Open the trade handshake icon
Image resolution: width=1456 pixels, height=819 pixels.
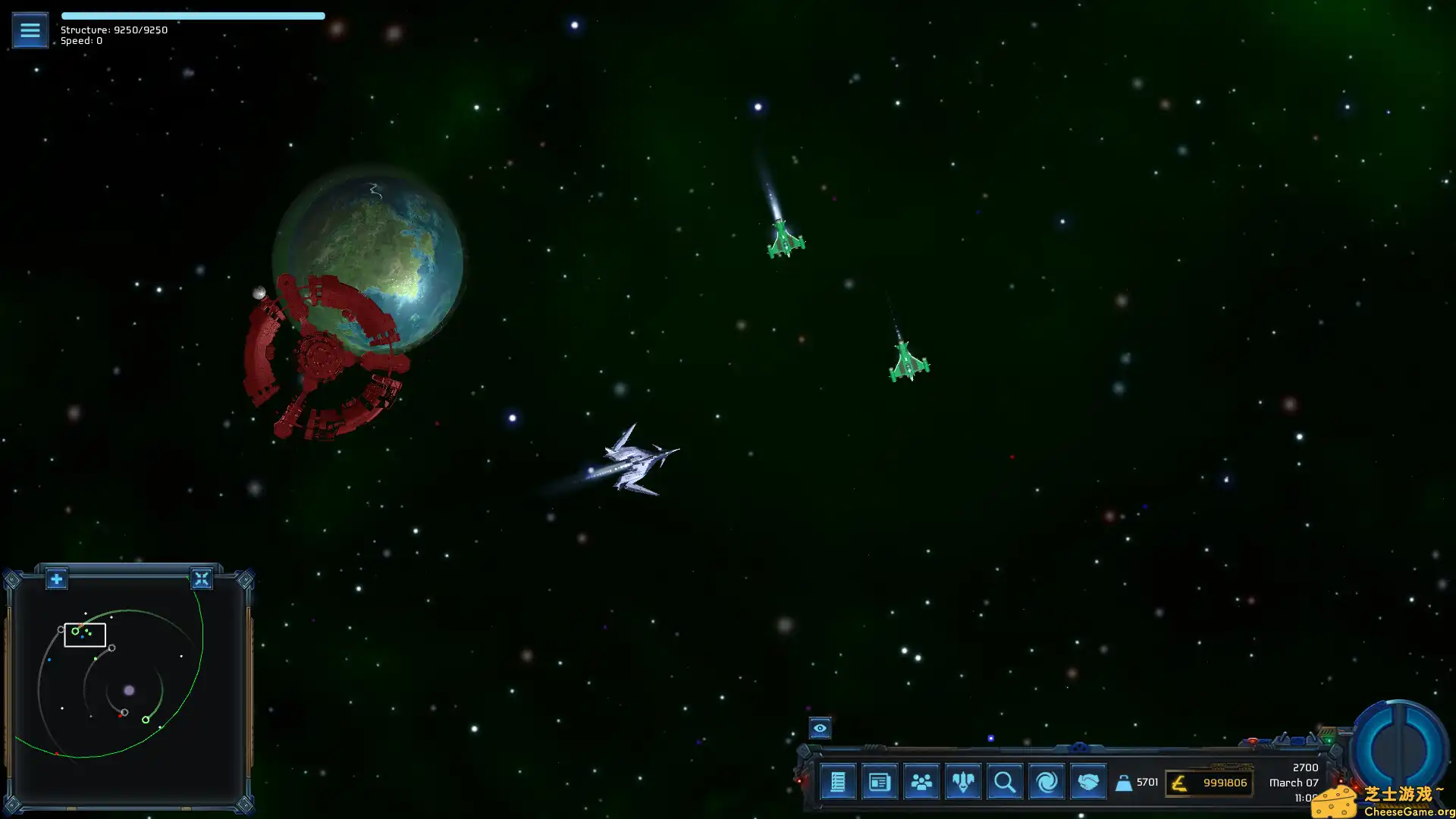click(x=1088, y=782)
